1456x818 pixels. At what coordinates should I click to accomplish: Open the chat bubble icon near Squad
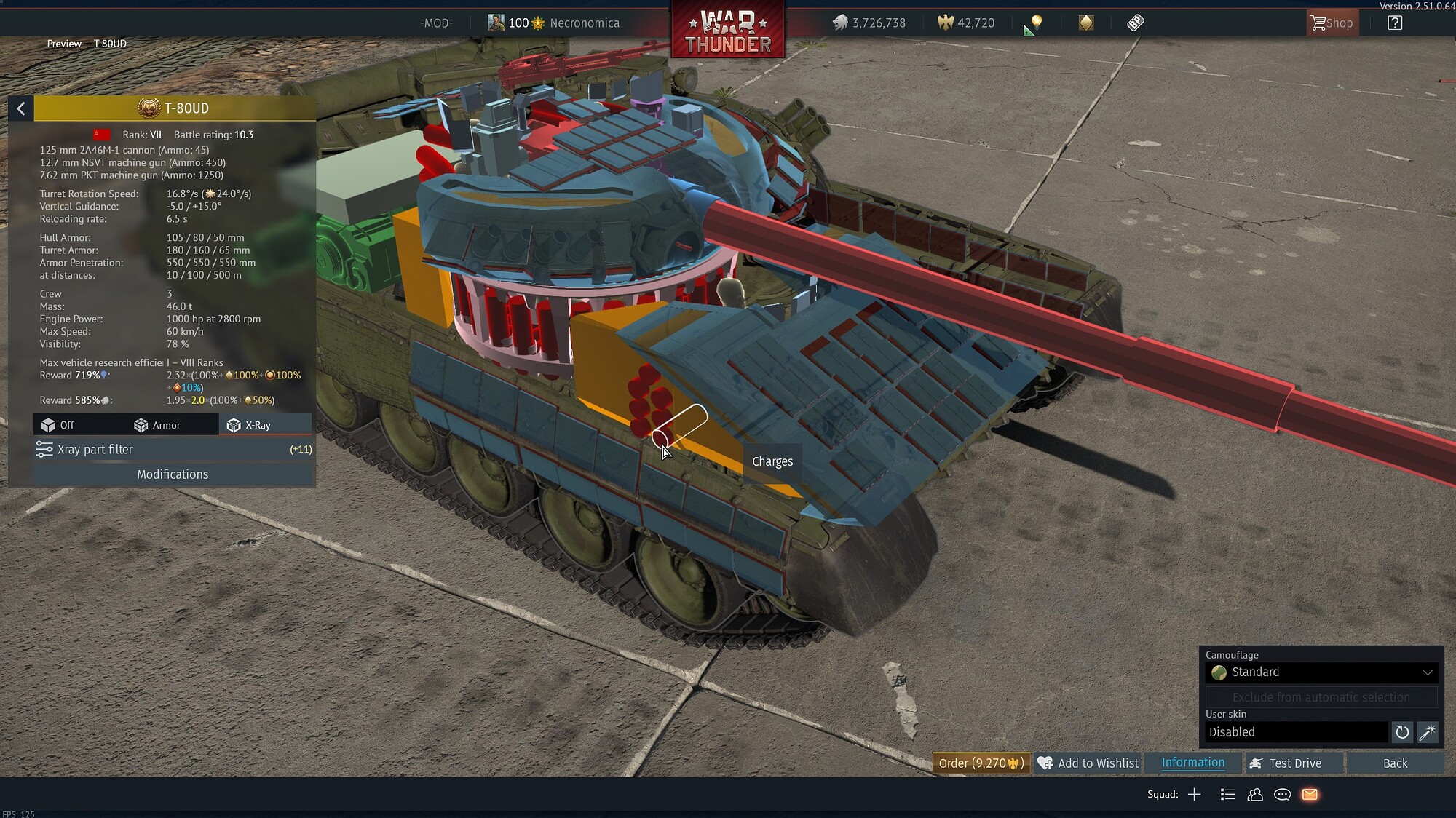pyautogui.click(x=1282, y=794)
